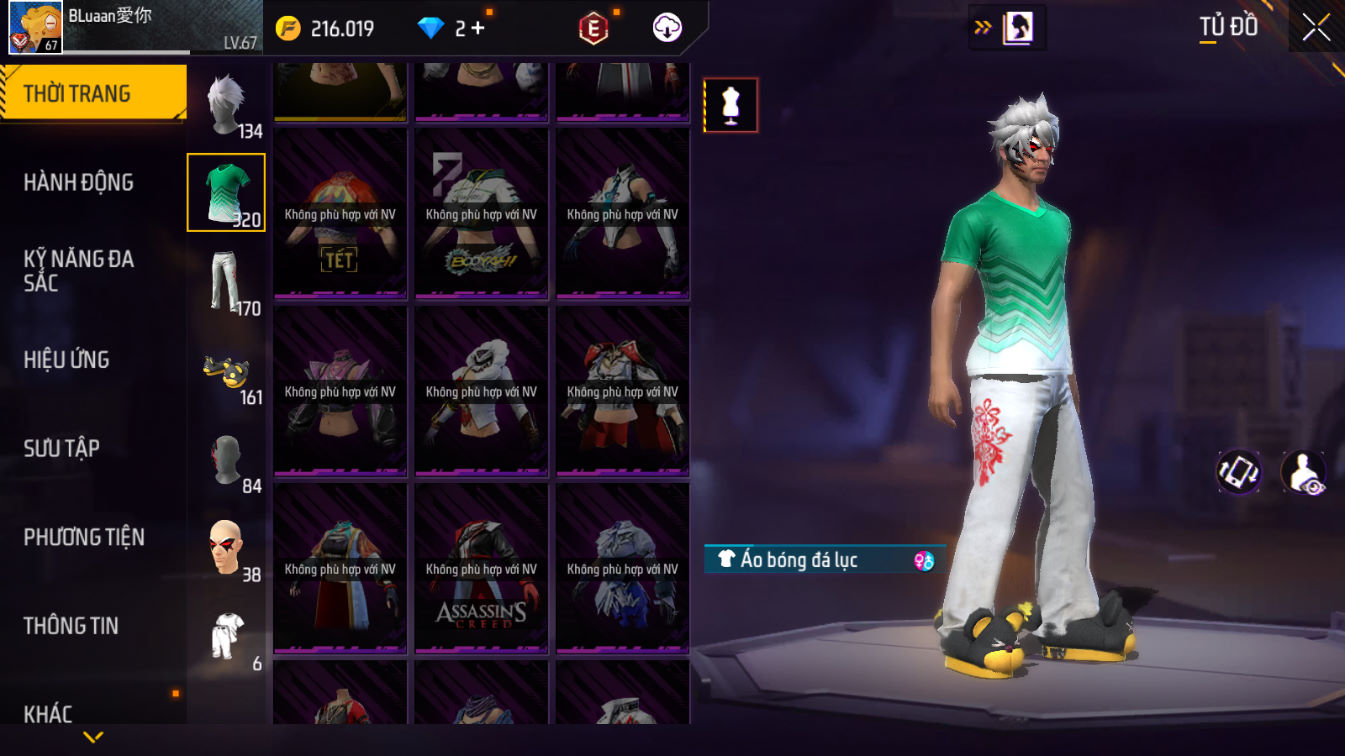Switch to the Hành Động tab
Image resolution: width=1345 pixels, height=756 pixels.
pyautogui.click(x=79, y=182)
